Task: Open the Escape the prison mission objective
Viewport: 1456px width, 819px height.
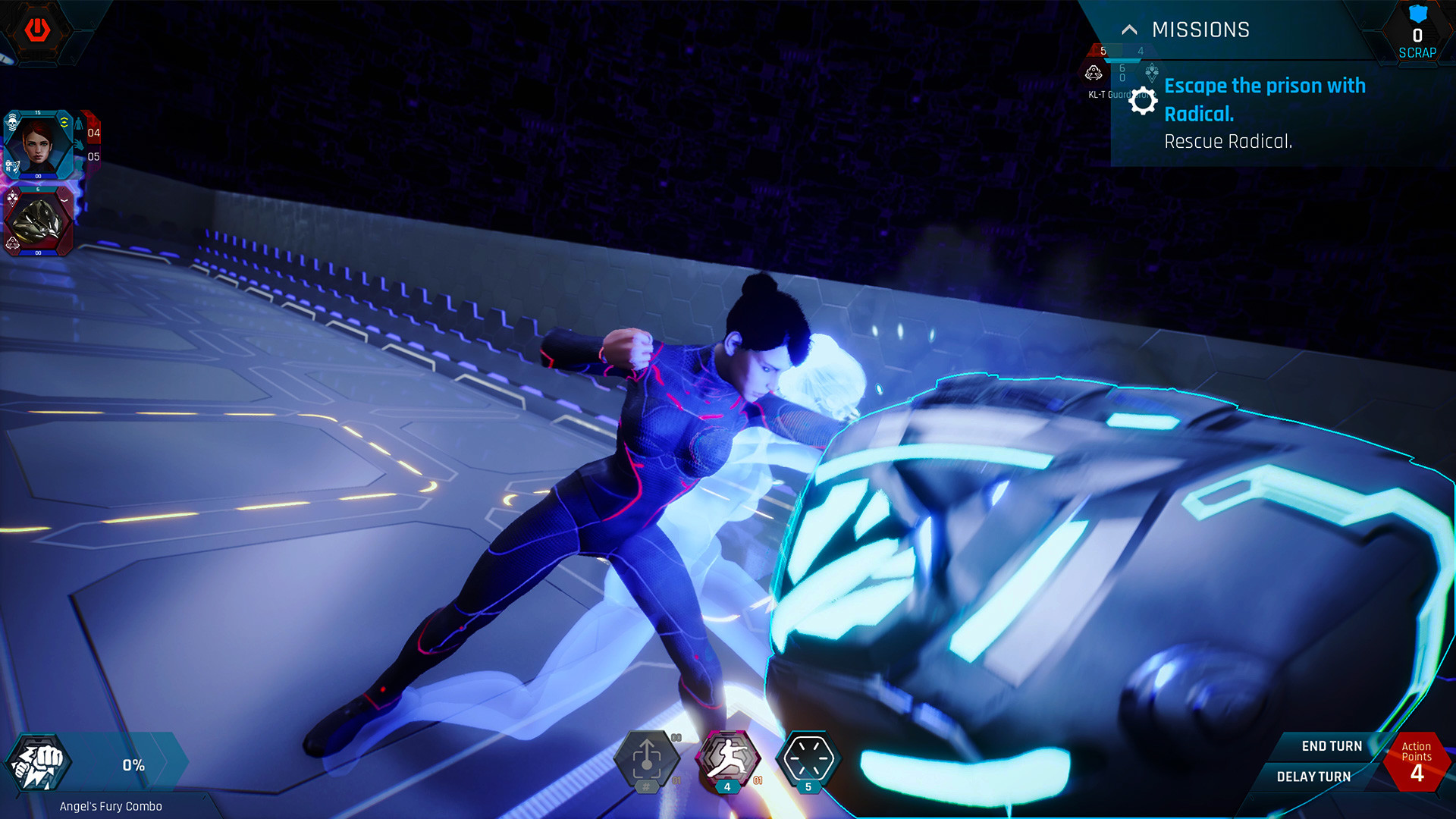Action: tap(1264, 99)
